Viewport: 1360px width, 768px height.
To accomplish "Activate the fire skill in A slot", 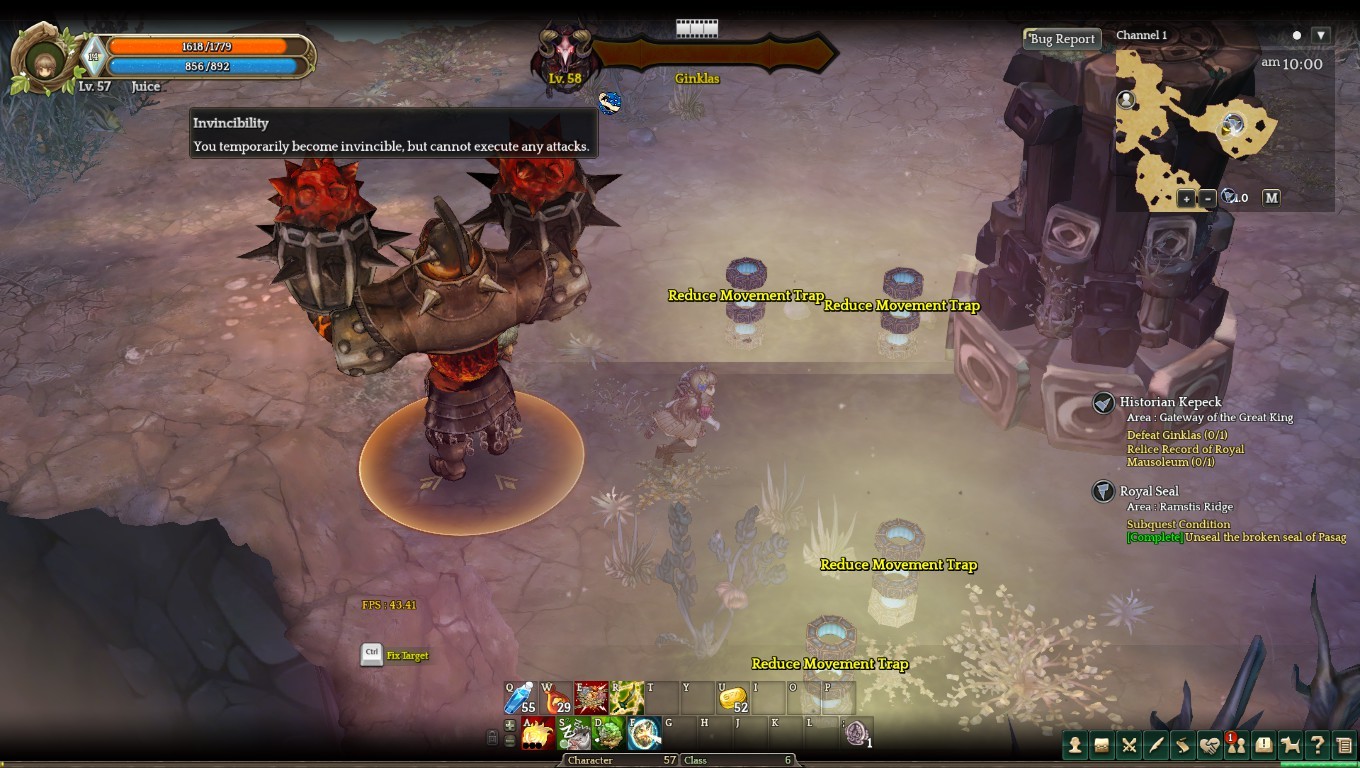I will (537, 733).
